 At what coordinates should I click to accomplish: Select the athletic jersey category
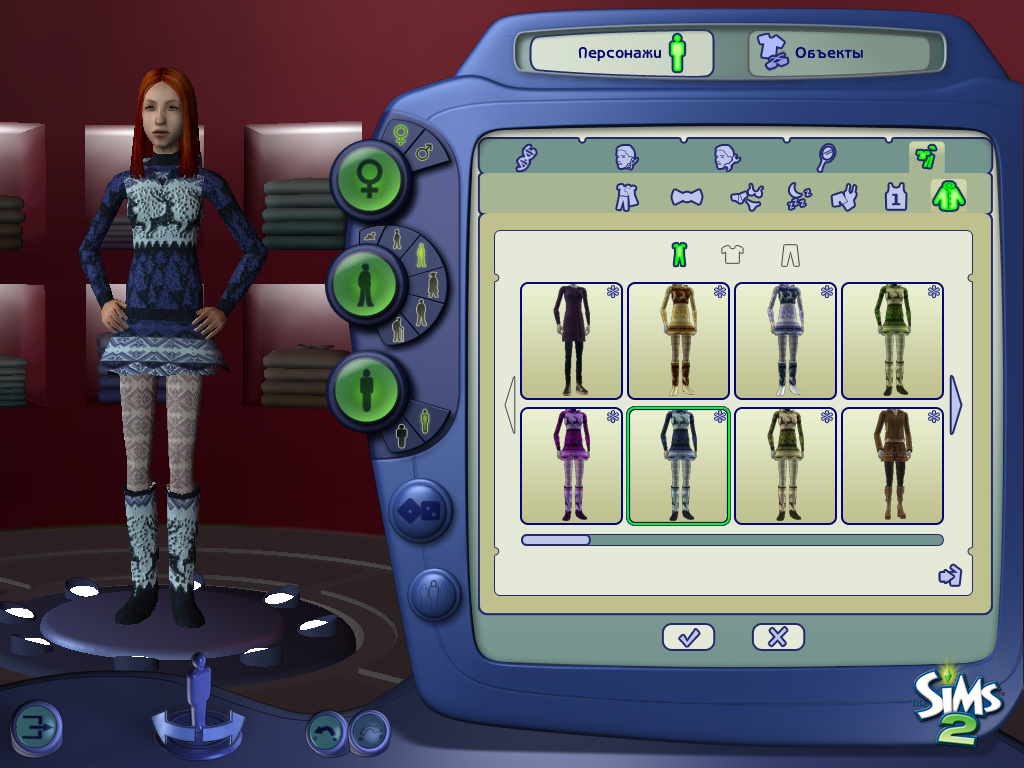click(896, 196)
